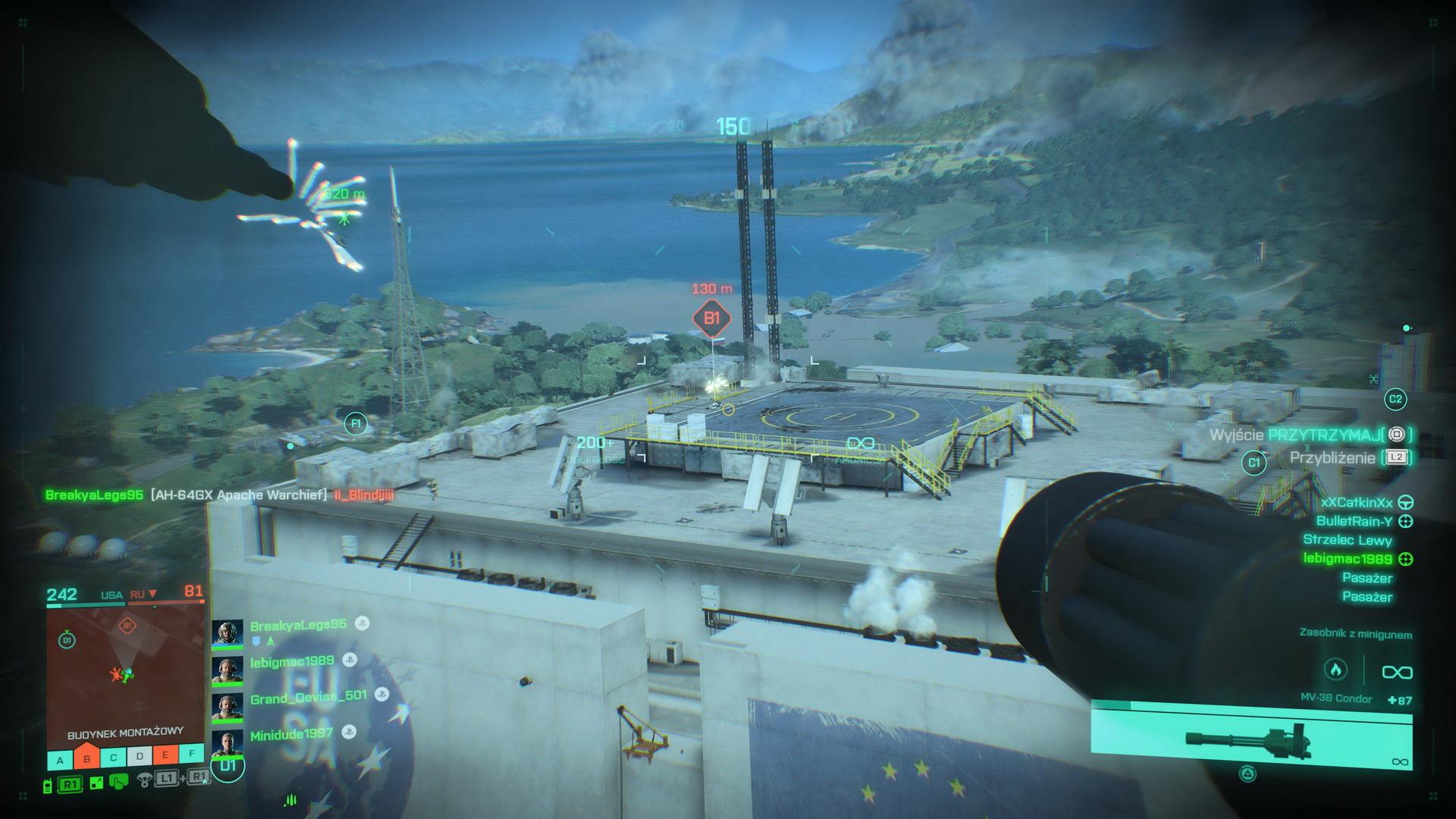Screen dimensions: 1456x819
Task: Click the red B1 objective marker
Action: tap(711, 318)
